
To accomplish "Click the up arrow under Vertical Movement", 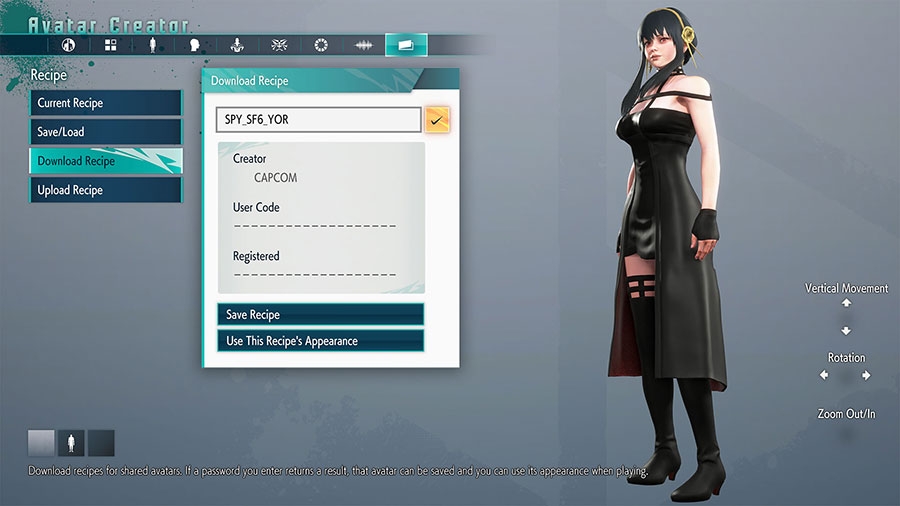I will pos(846,303).
